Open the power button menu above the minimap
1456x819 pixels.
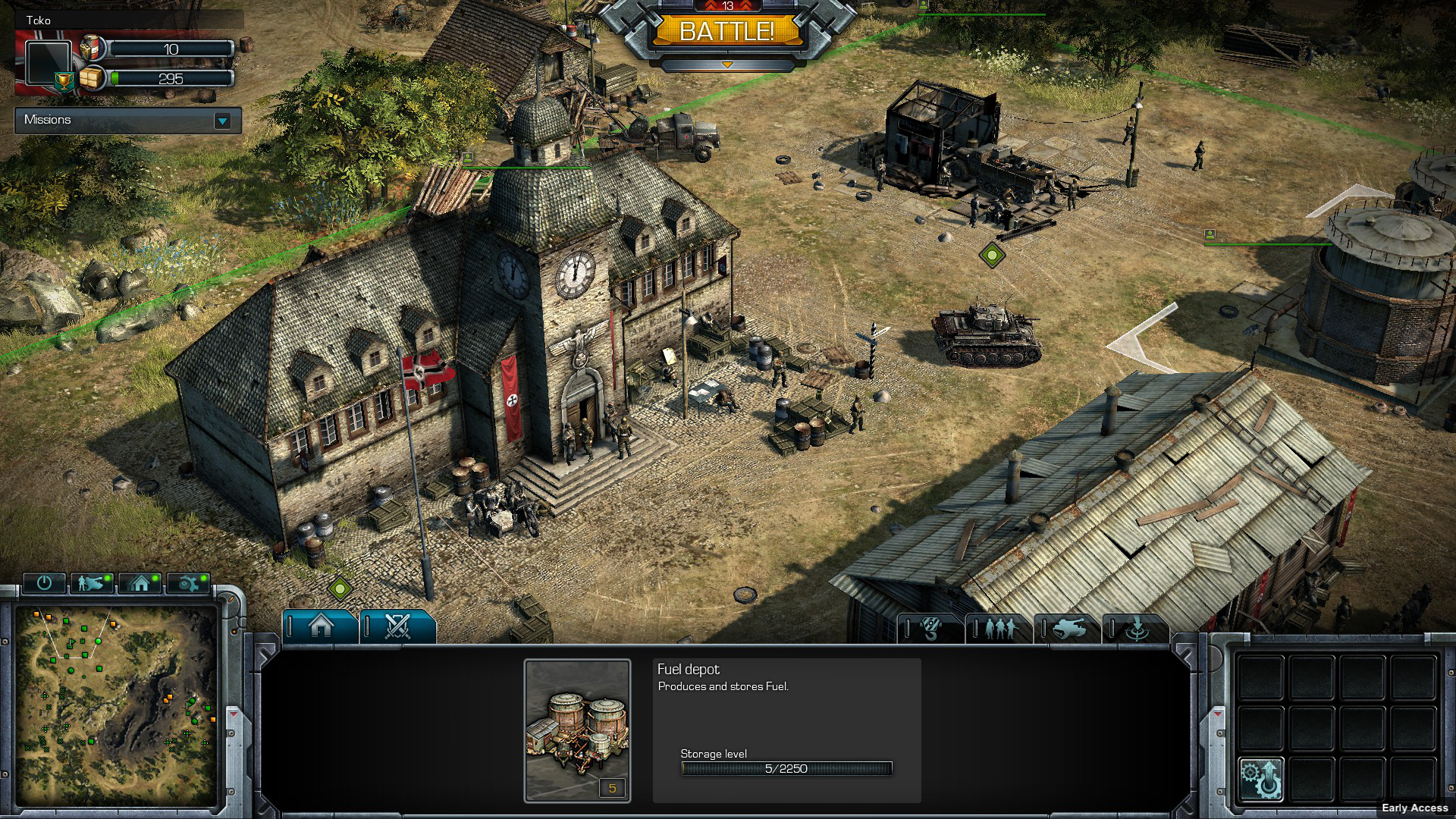(44, 583)
